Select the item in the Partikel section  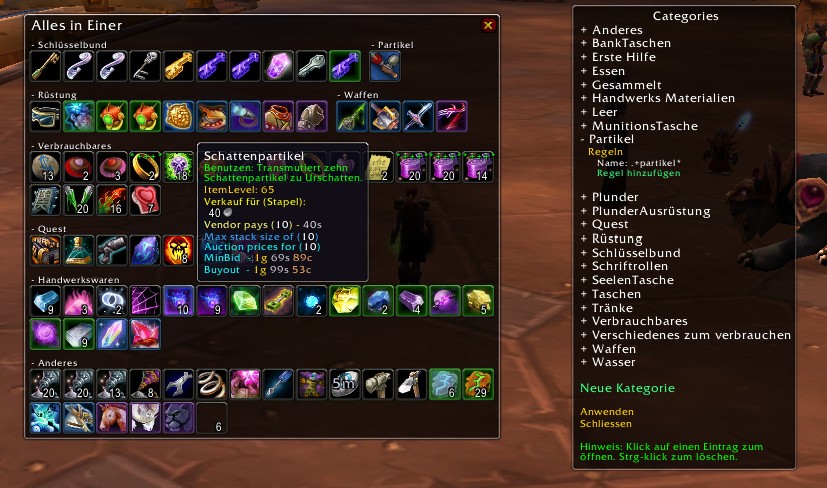click(x=385, y=65)
